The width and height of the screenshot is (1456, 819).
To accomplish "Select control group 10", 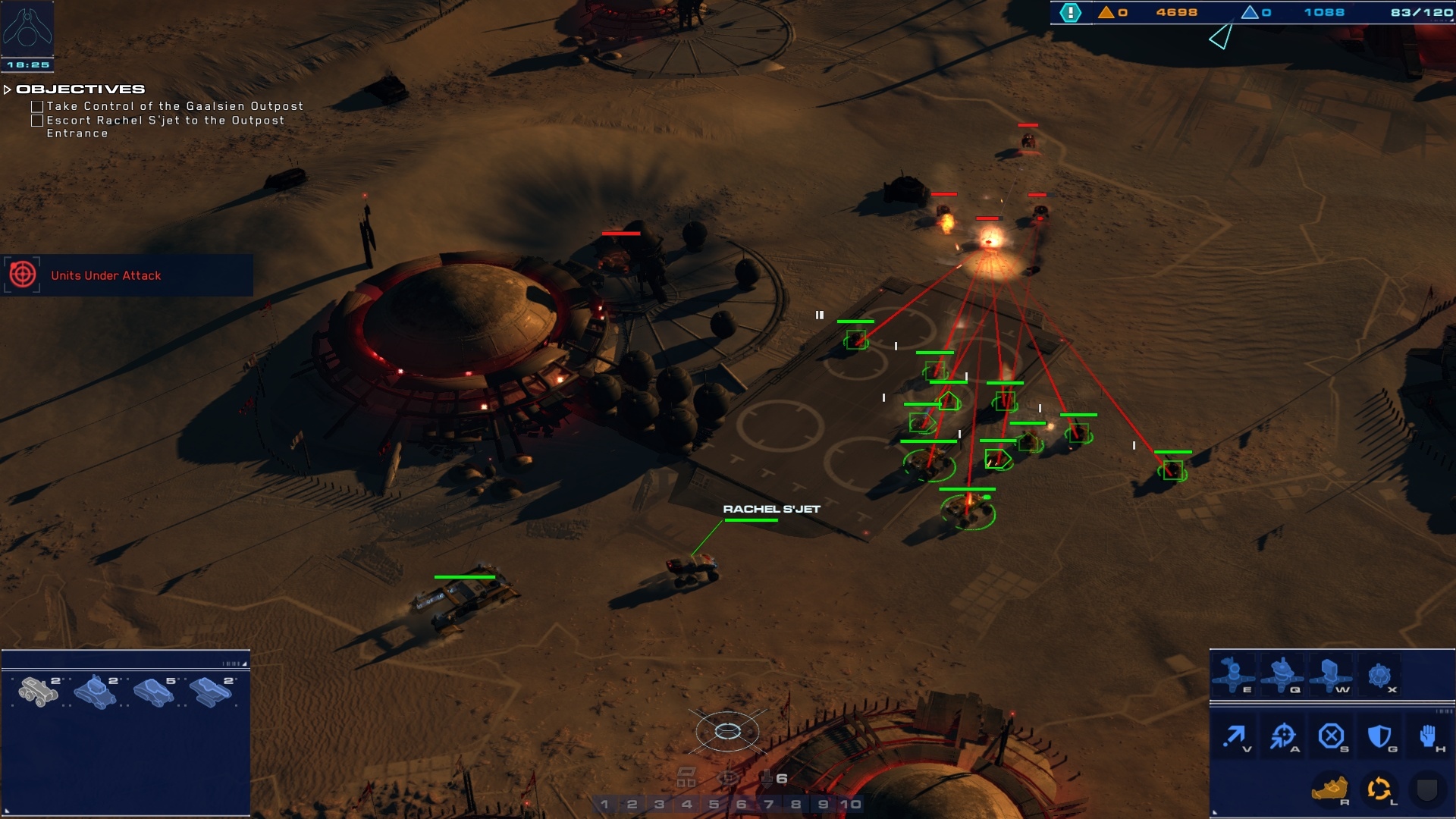I will (x=851, y=804).
